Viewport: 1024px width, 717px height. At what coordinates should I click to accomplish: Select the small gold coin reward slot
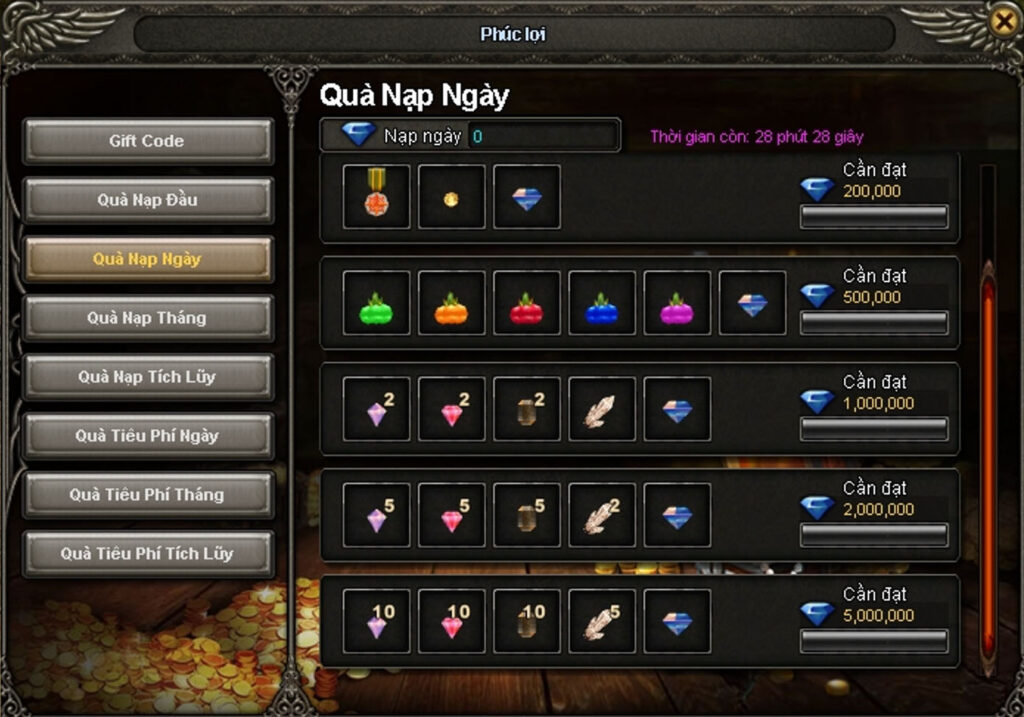point(451,197)
